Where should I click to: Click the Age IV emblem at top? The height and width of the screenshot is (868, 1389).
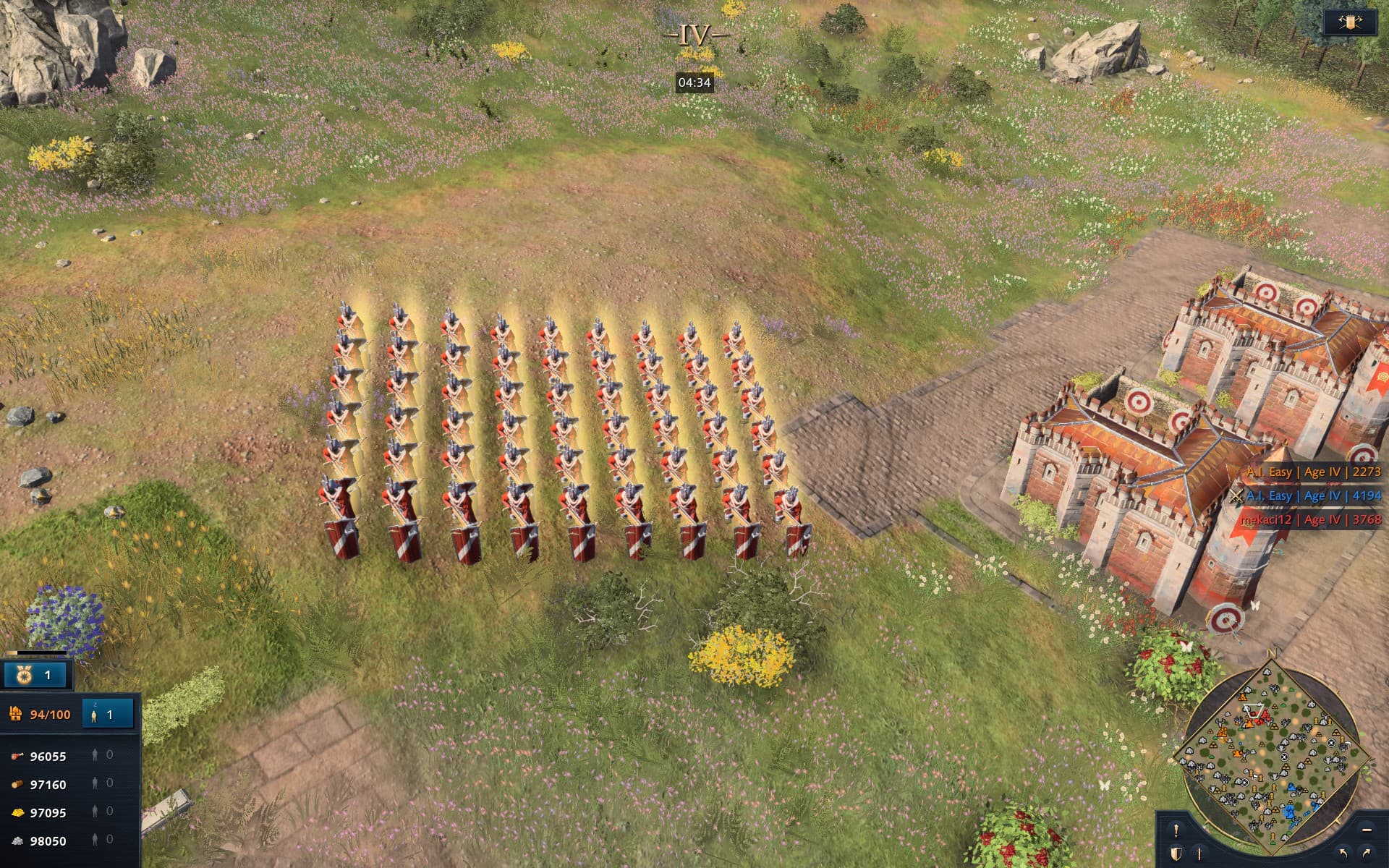tap(694, 35)
